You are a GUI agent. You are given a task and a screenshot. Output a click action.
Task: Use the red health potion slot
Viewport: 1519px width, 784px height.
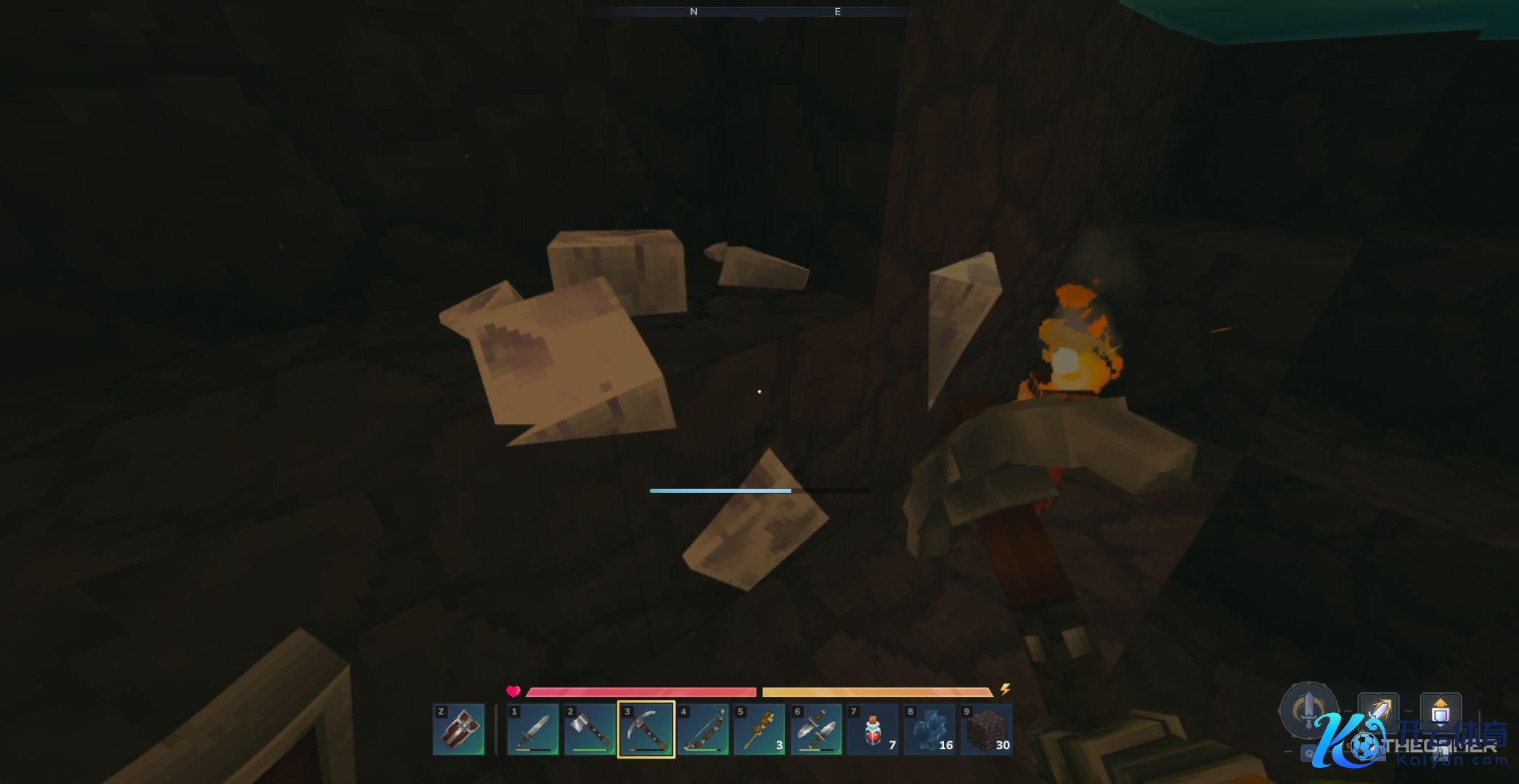click(873, 730)
